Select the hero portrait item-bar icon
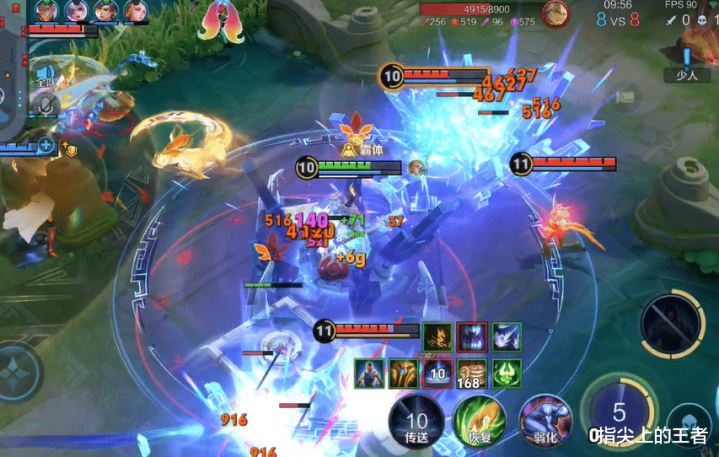Image resolution: width=719 pixels, height=457 pixels. [370, 373]
